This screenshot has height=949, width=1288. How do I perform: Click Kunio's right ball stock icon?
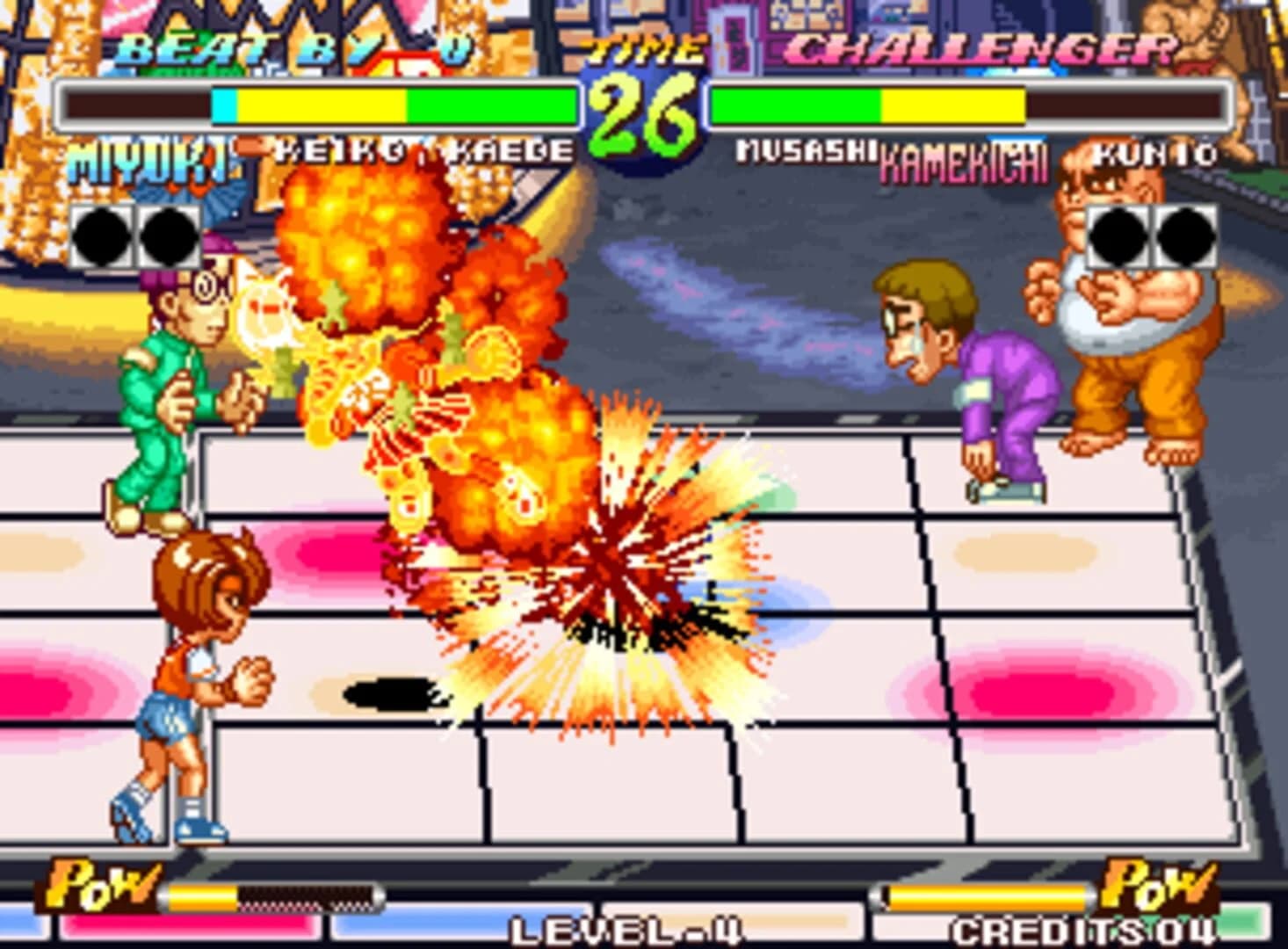[x=1184, y=235]
